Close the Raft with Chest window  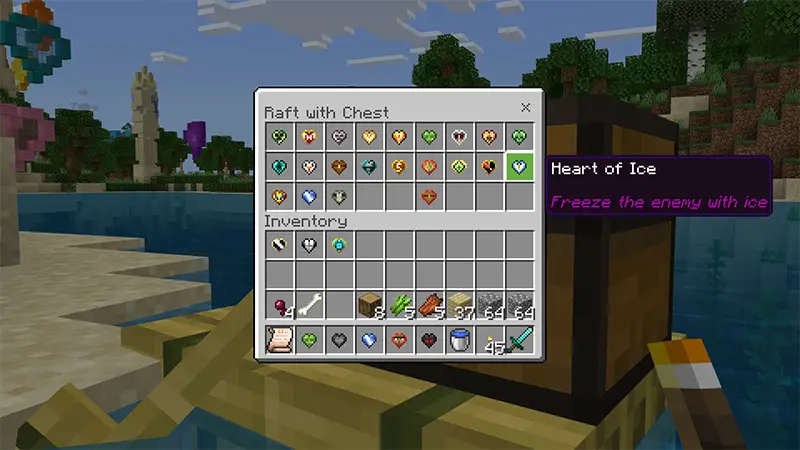point(525,108)
